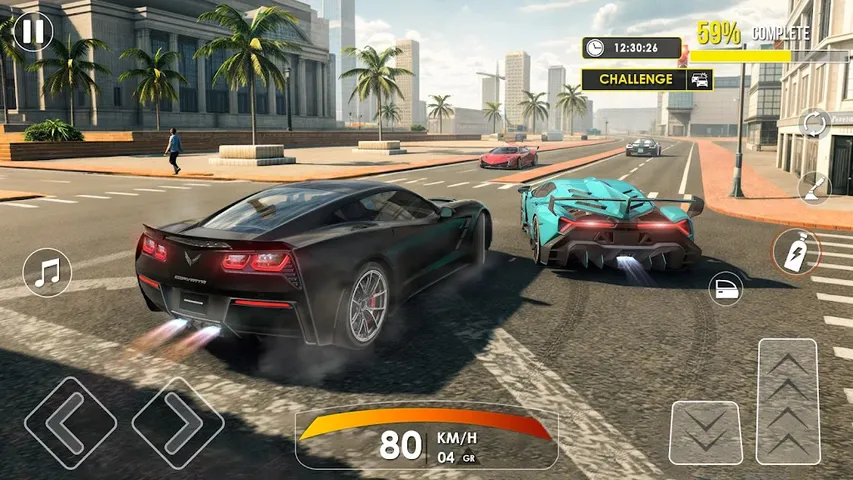
Task: Tap the brake pedal with down chevrons
Action: 705,432
